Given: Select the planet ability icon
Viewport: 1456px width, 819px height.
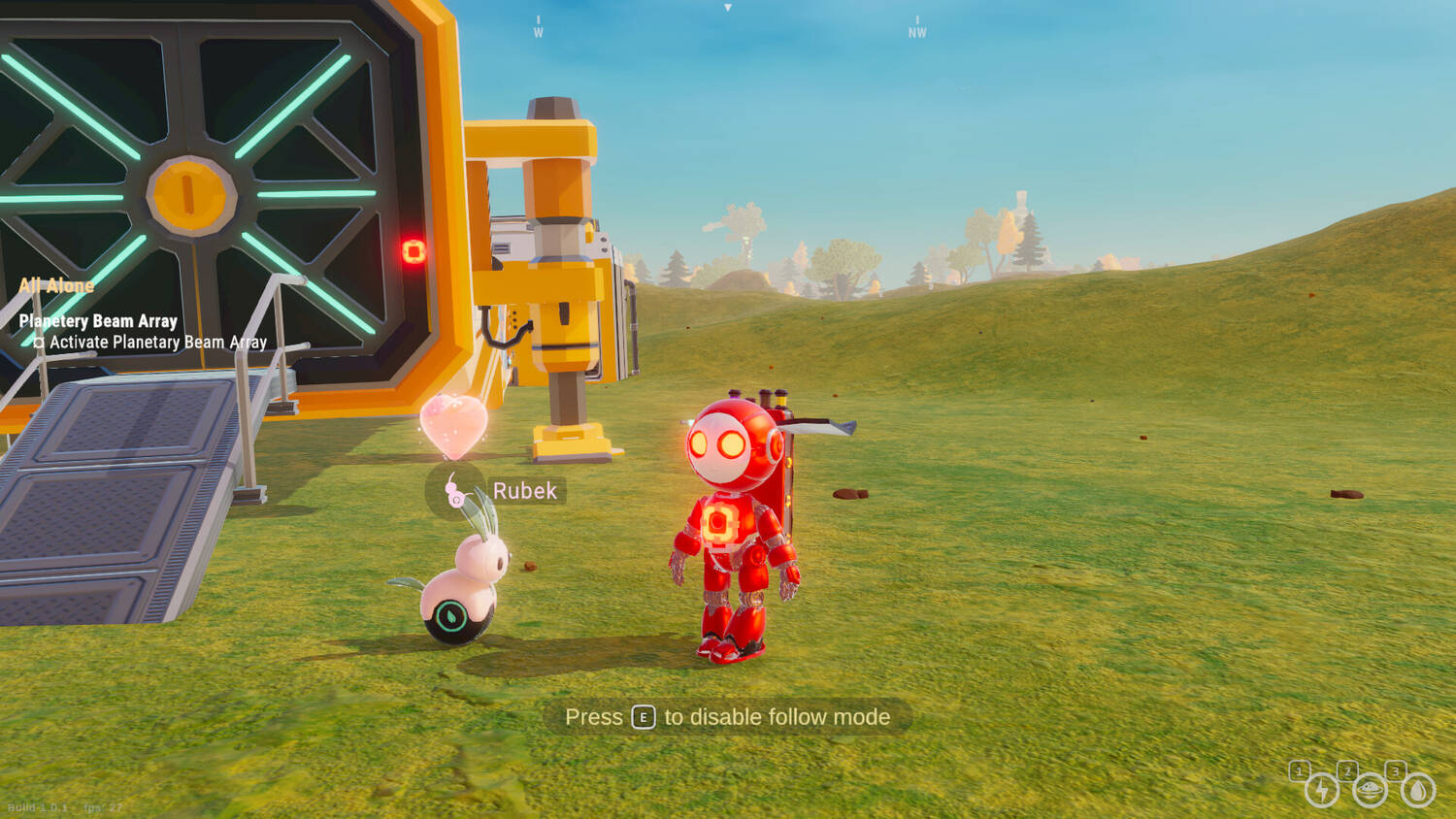Looking at the screenshot, I should pos(1370,790).
